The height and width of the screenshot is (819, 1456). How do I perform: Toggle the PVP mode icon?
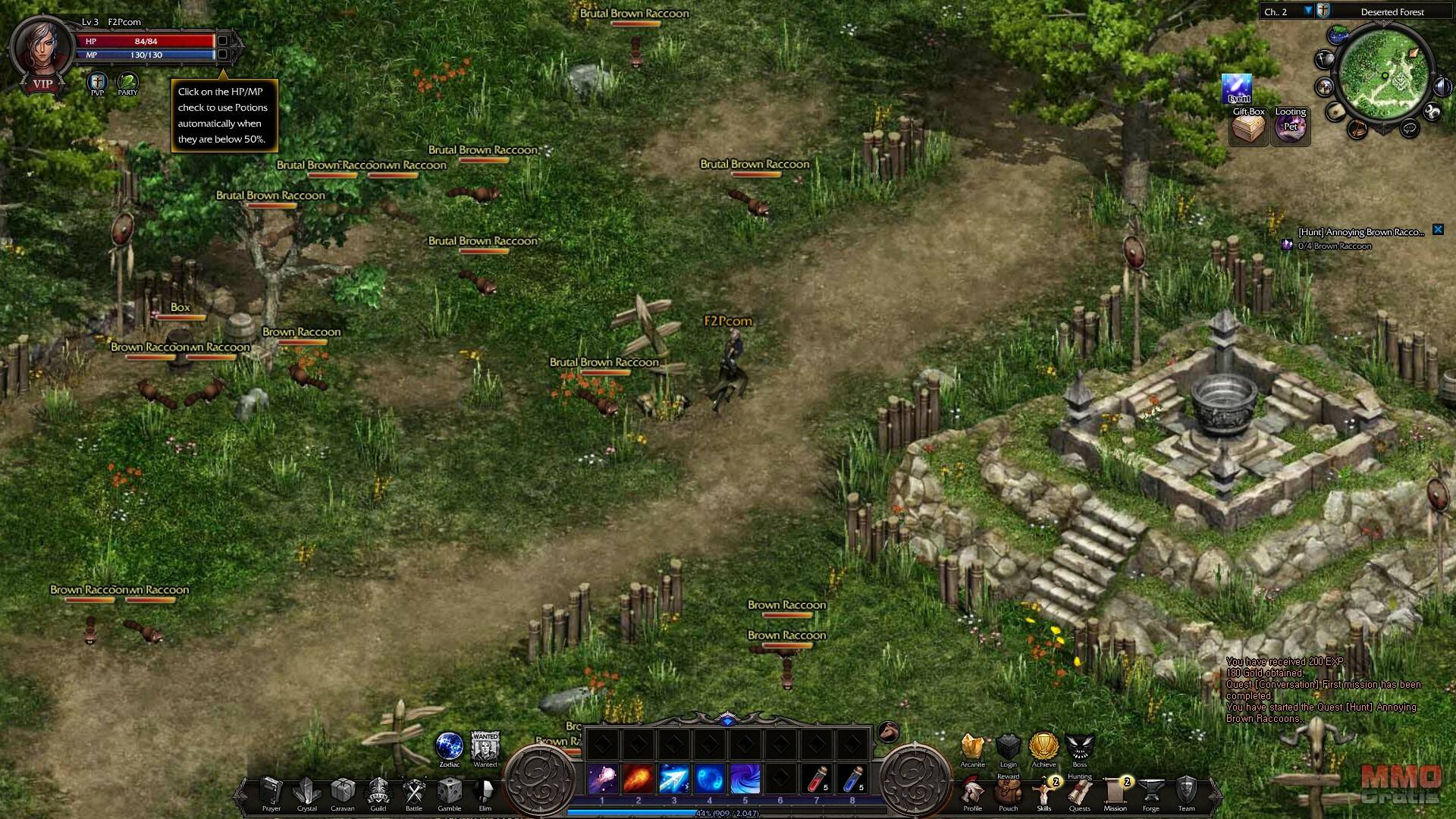pyautogui.click(x=97, y=82)
